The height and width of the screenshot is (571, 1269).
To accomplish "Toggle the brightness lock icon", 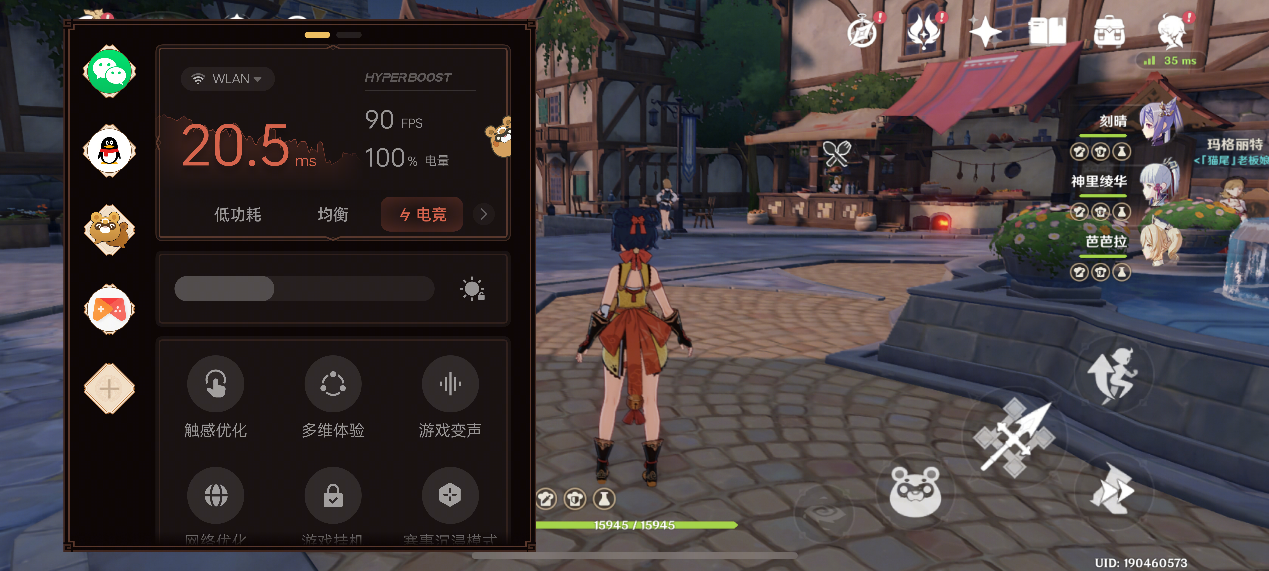I will point(472,290).
